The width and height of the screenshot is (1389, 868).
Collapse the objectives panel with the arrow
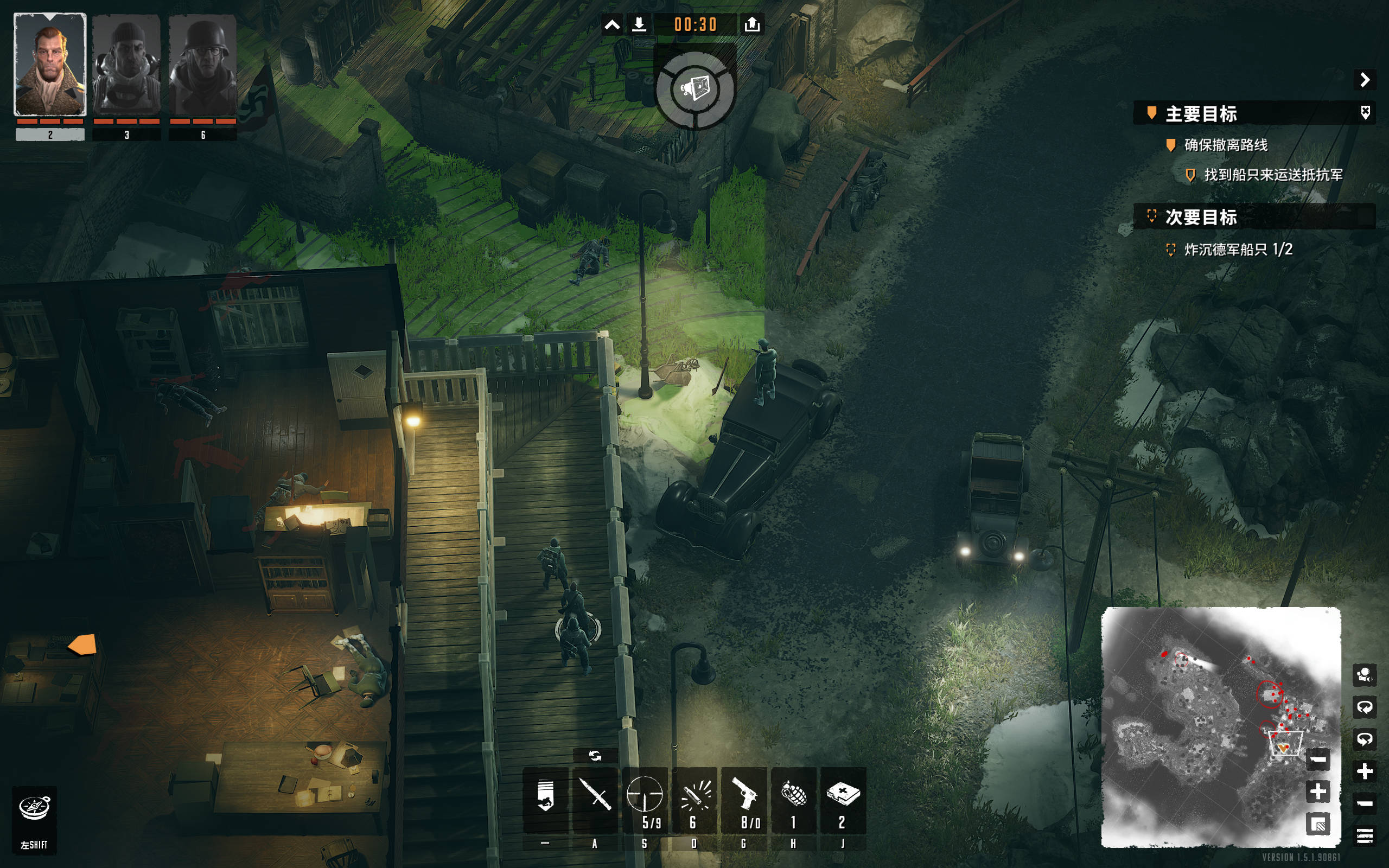(x=1365, y=80)
